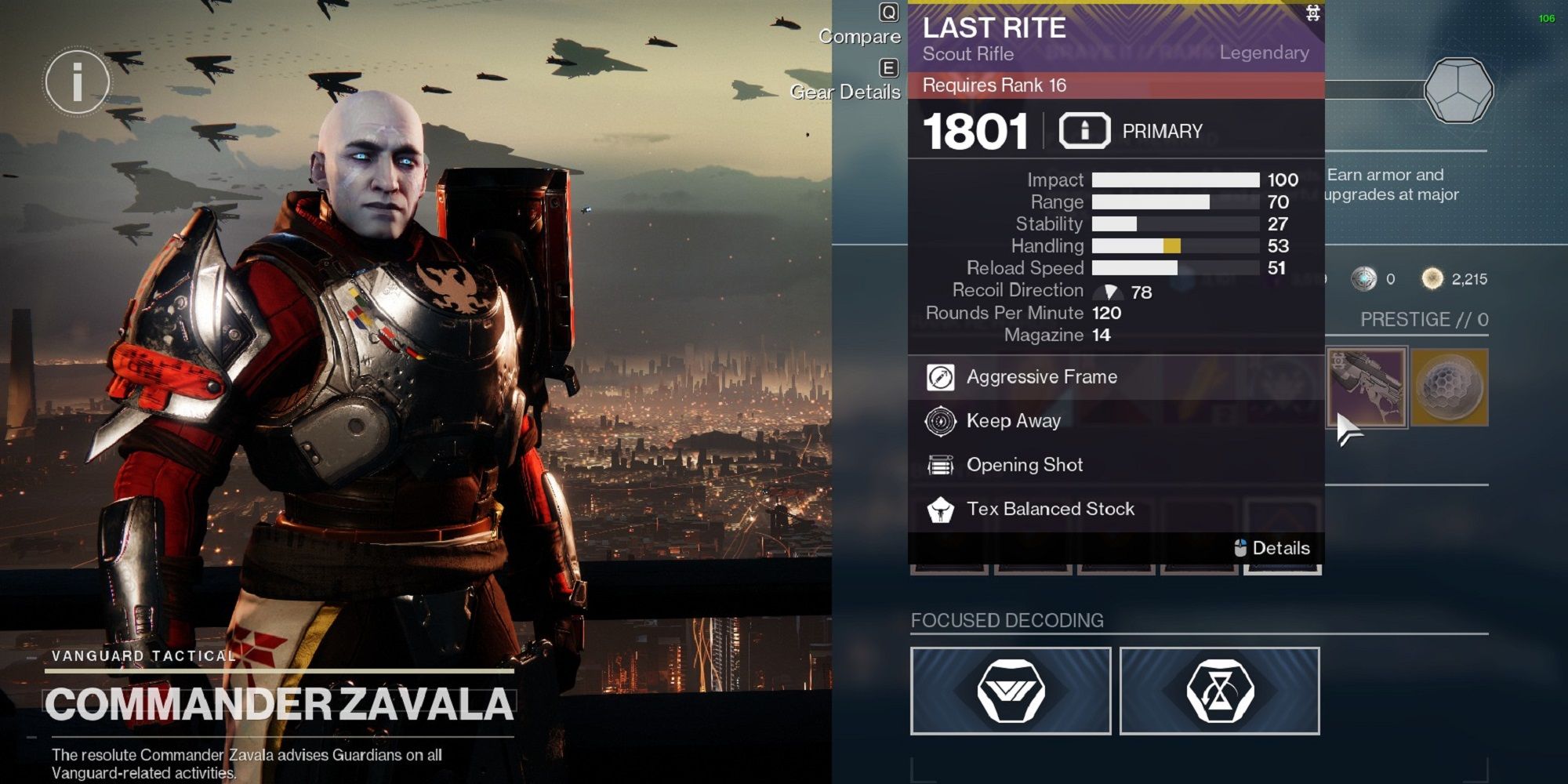
Task: Click the Primary ammo slot icon
Action: [x=1087, y=130]
